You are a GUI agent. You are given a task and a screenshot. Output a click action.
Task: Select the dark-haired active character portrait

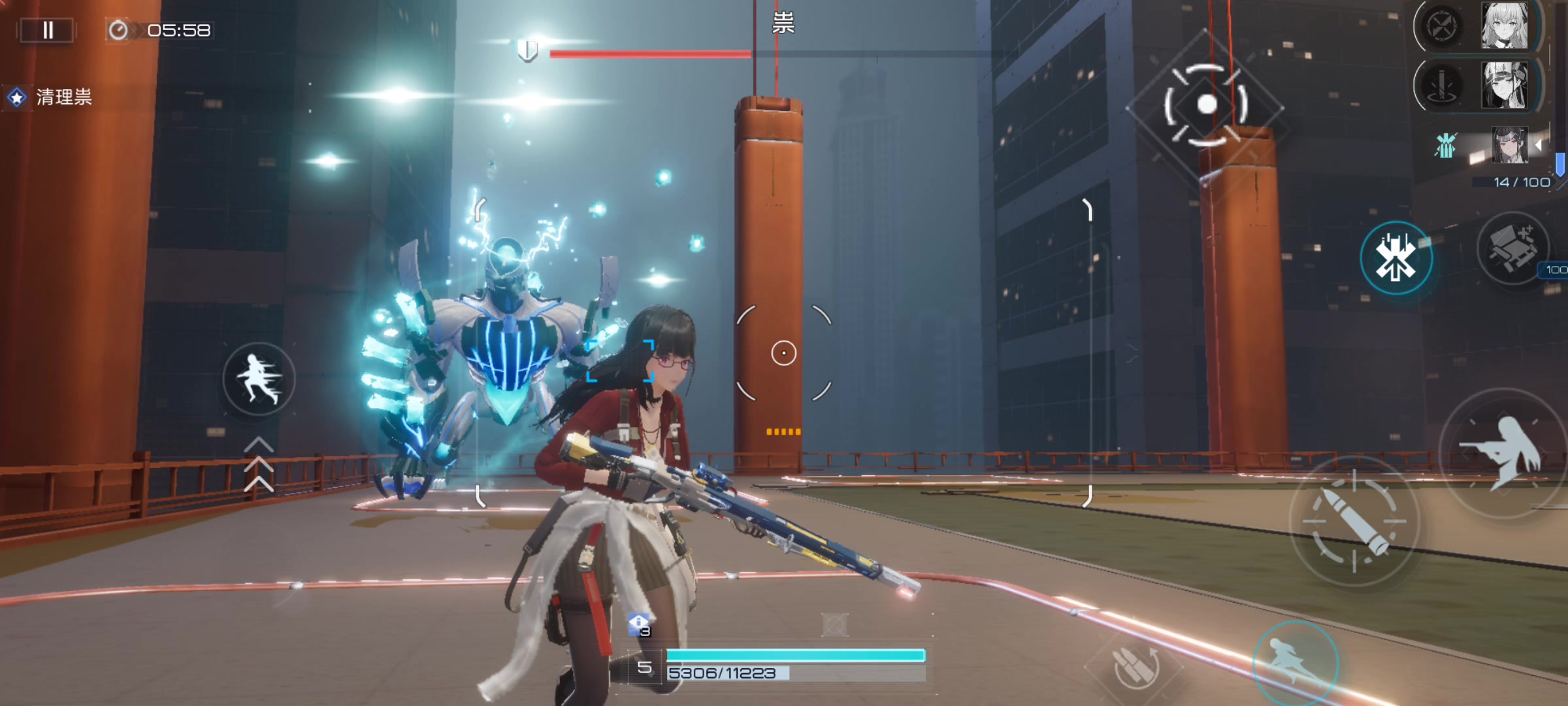(x=1509, y=145)
